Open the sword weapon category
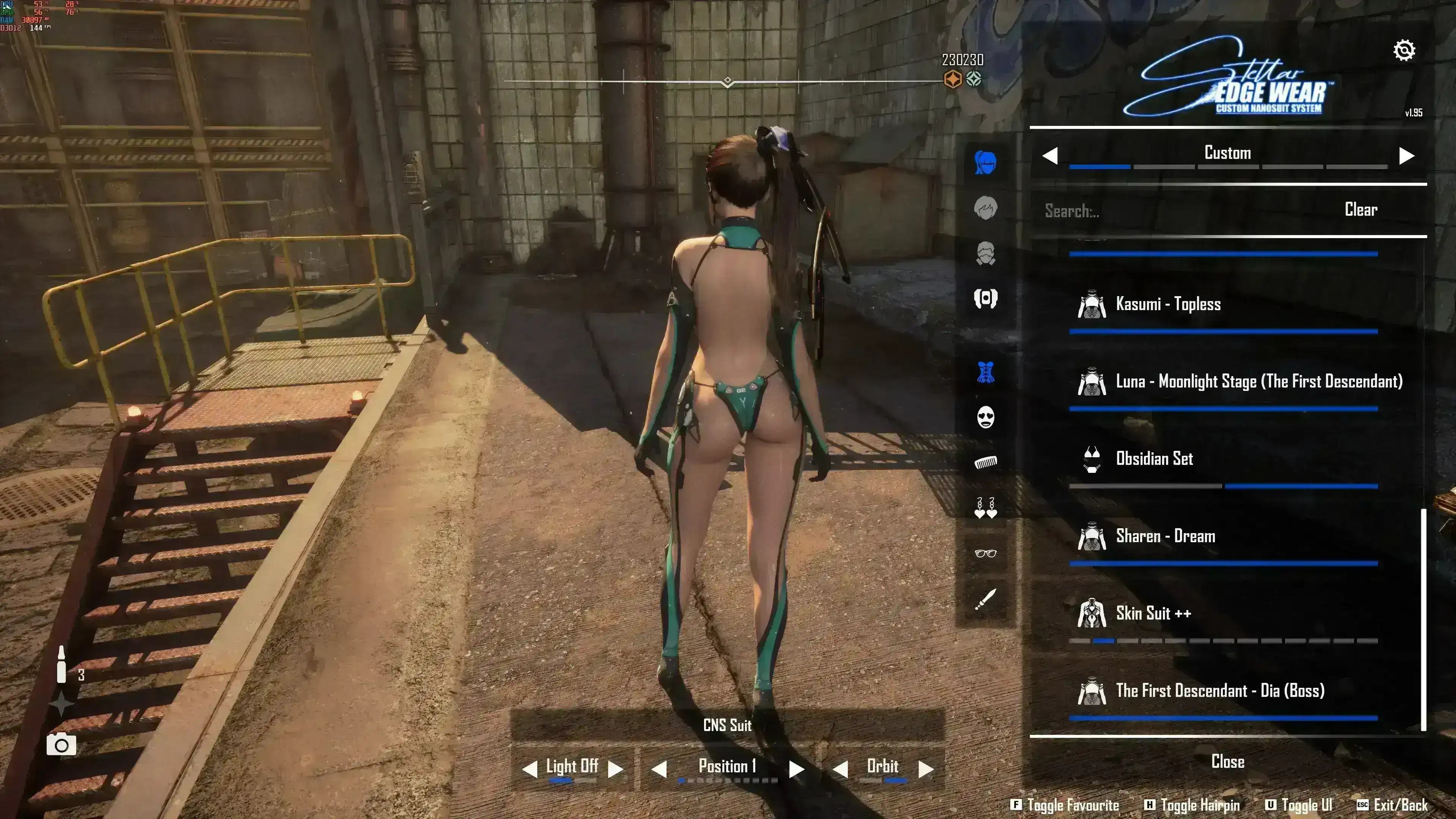Screen dimensions: 1456x819 [x=986, y=599]
